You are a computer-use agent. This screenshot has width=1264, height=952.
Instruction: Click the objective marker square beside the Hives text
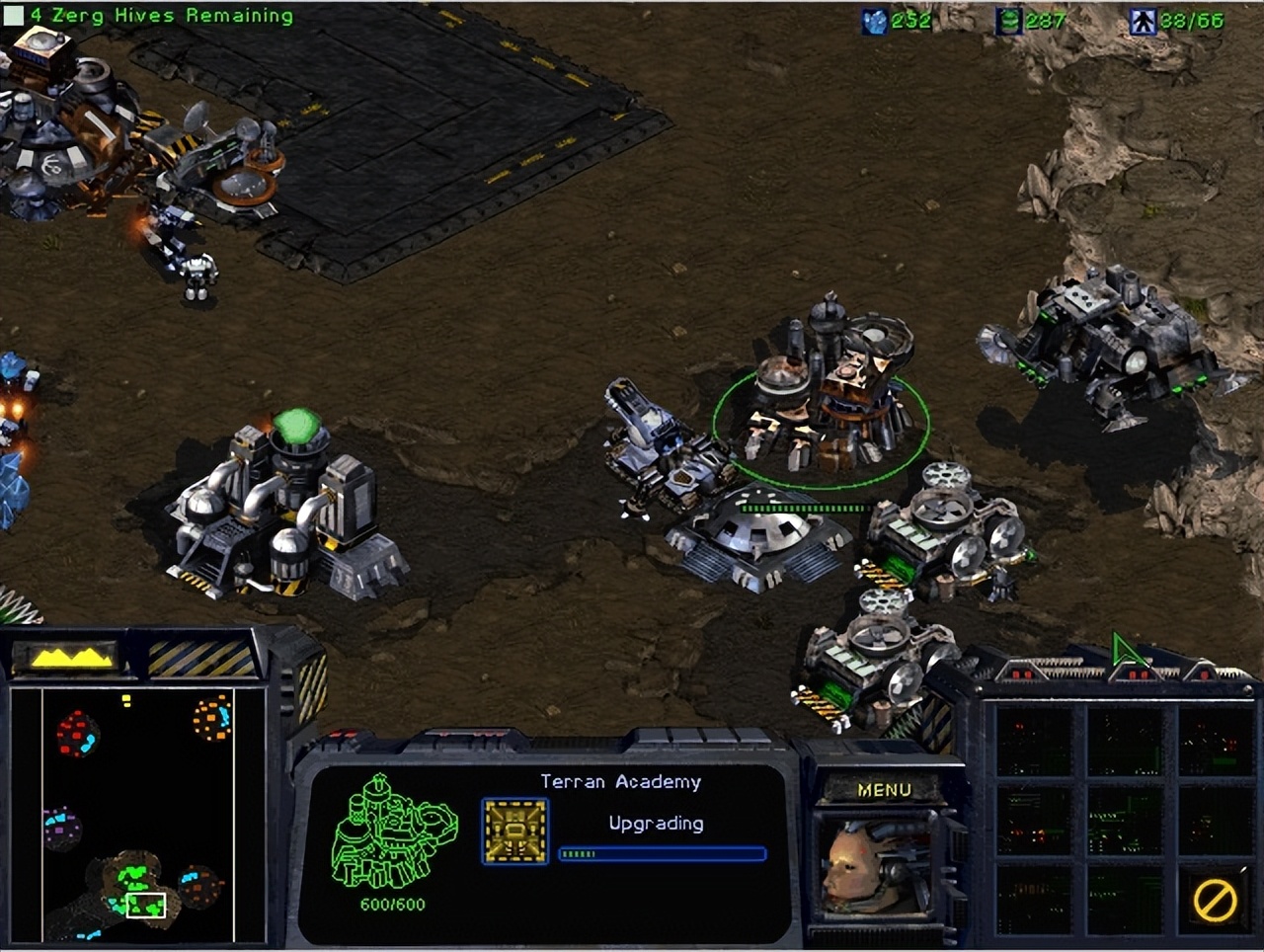[x=14, y=14]
